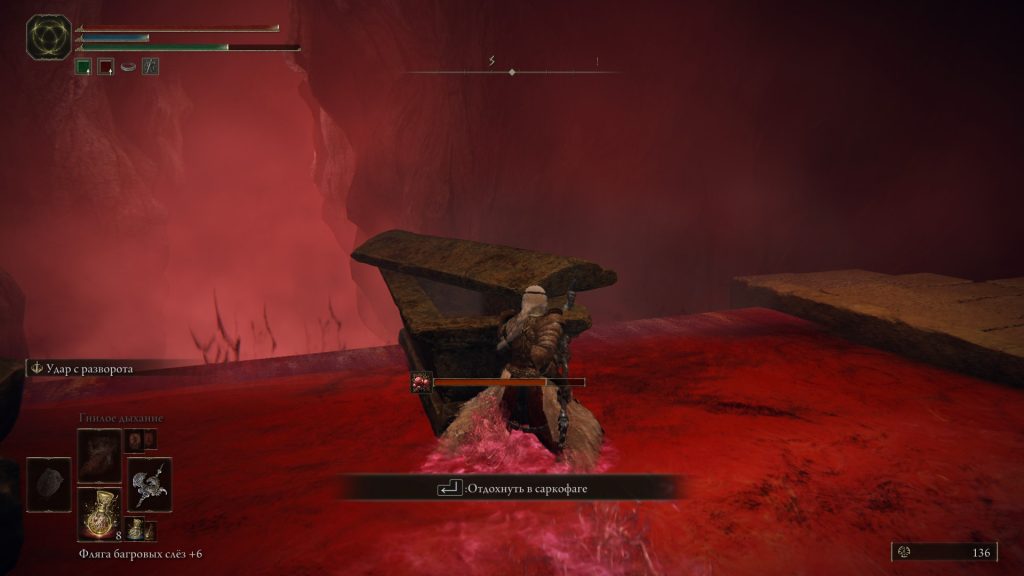Click the golden rune emblem beside the bars
This screenshot has height=576, width=1024.
[x=48, y=38]
